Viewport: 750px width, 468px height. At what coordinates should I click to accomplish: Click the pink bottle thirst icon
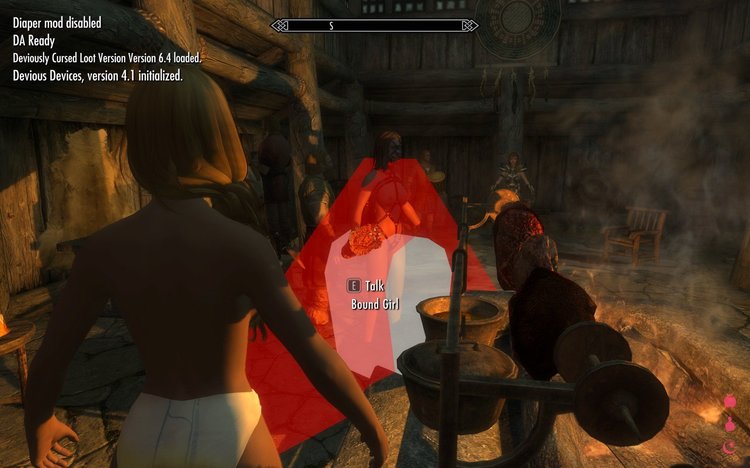(728, 427)
